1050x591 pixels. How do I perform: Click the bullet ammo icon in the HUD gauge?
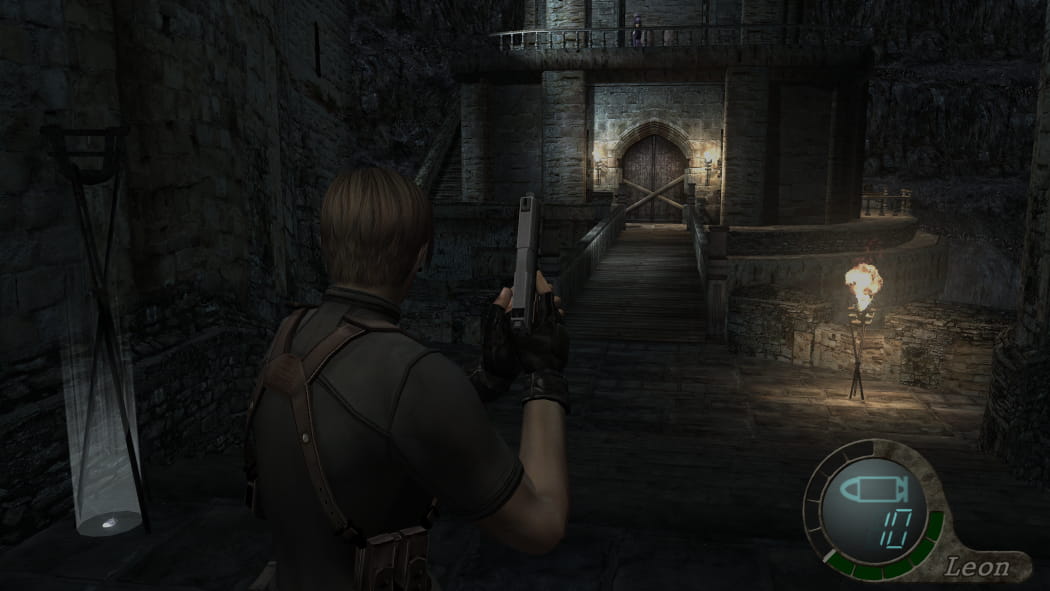tap(872, 489)
